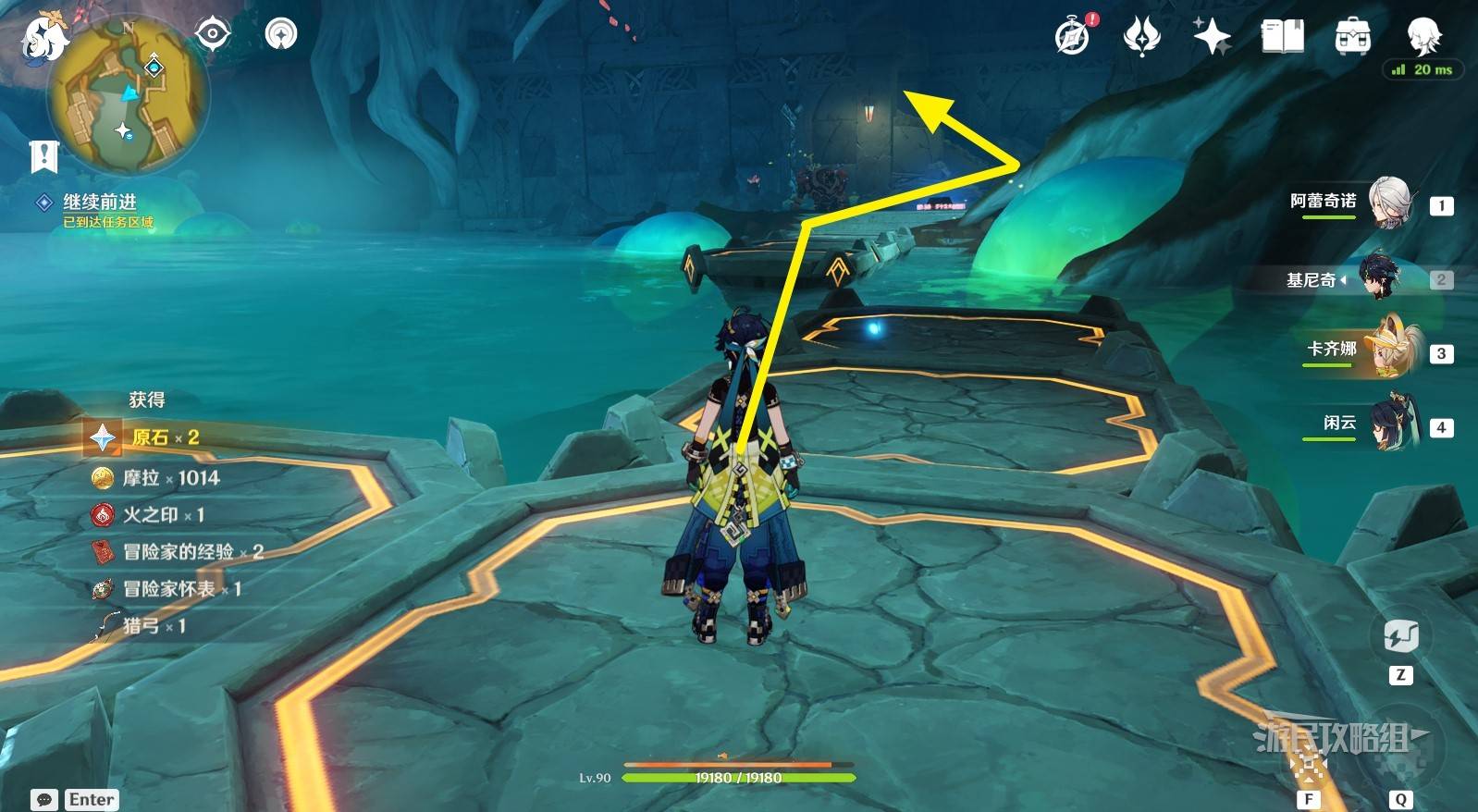Open the circular minimap

coord(129,96)
